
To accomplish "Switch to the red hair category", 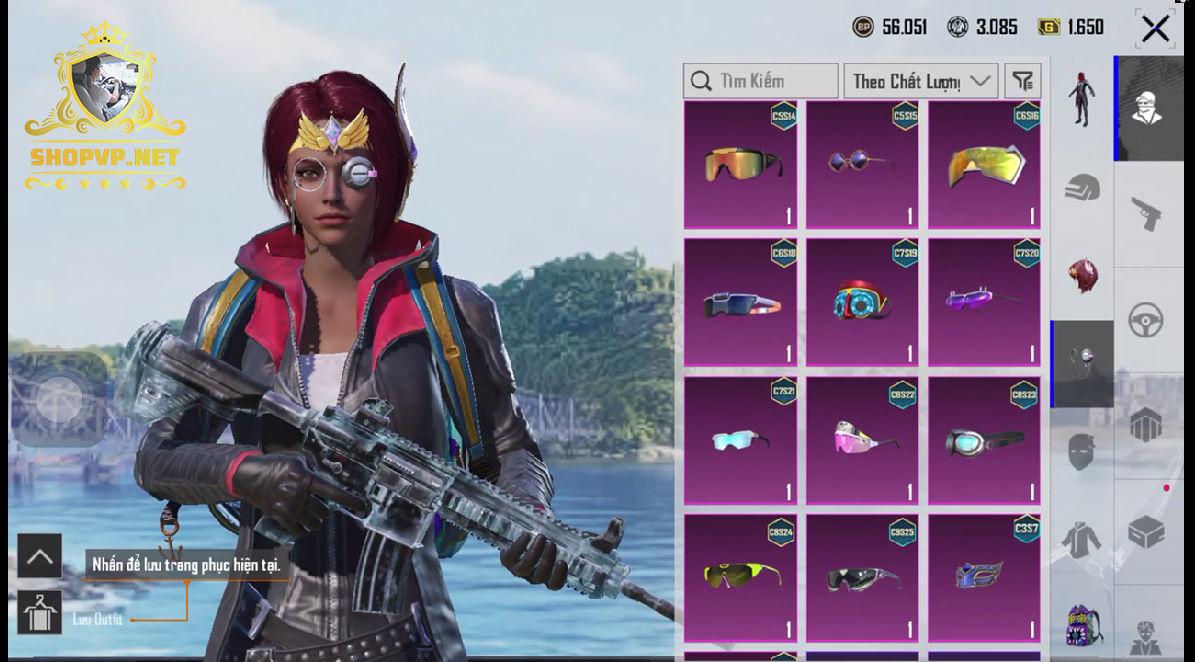I will click(1081, 276).
